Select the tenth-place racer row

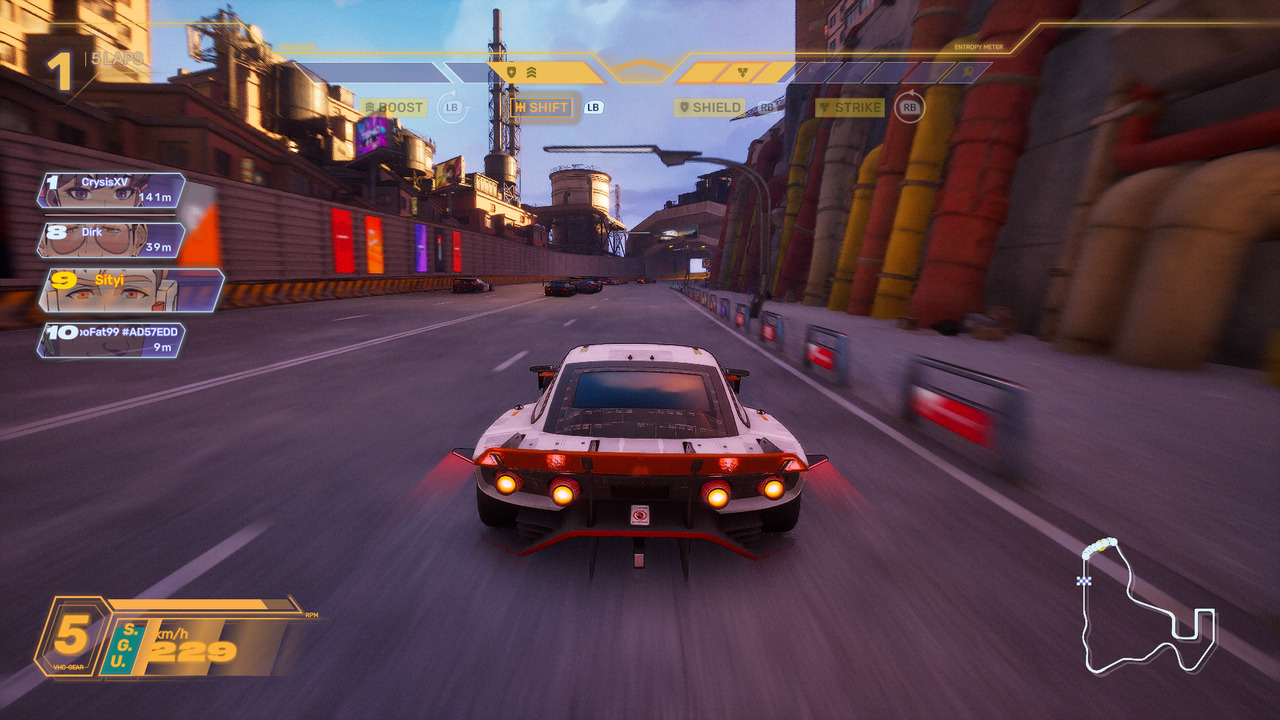coord(112,340)
